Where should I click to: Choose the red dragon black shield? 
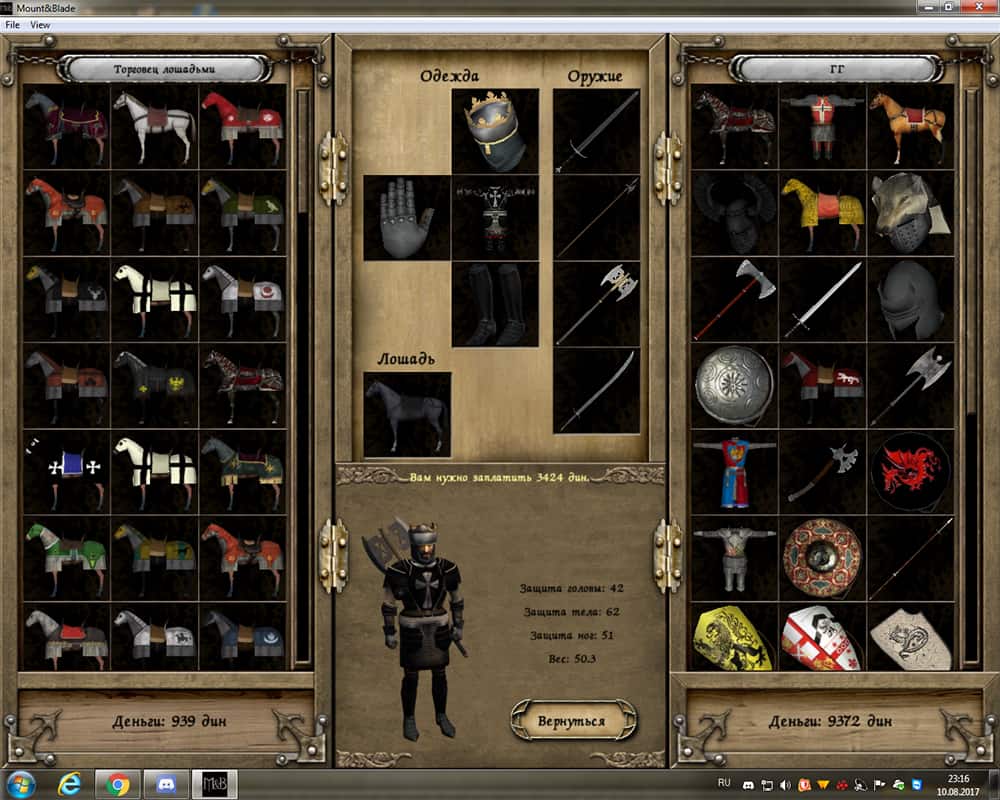click(909, 470)
